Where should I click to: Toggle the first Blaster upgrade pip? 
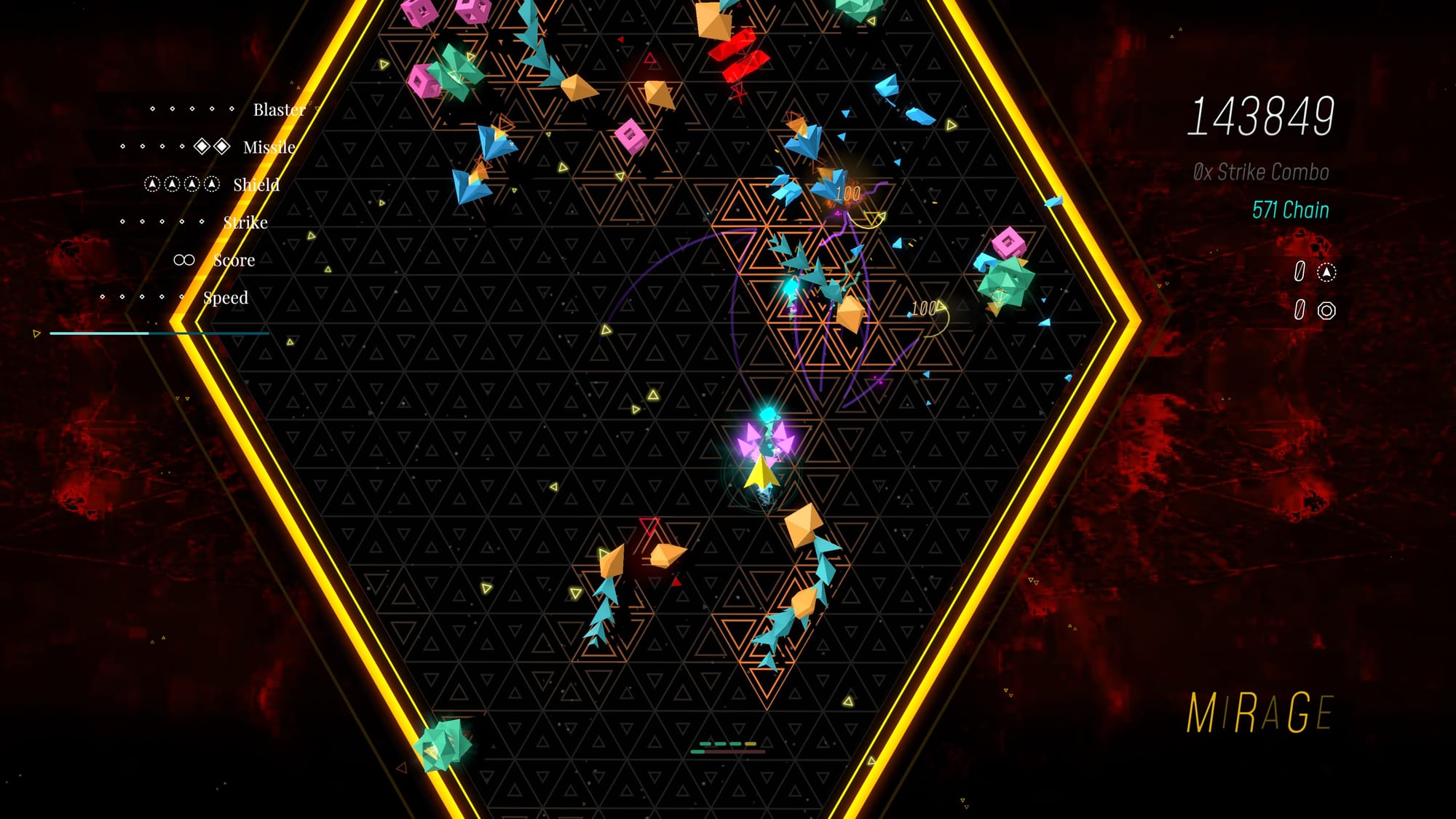[x=151, y=109]
